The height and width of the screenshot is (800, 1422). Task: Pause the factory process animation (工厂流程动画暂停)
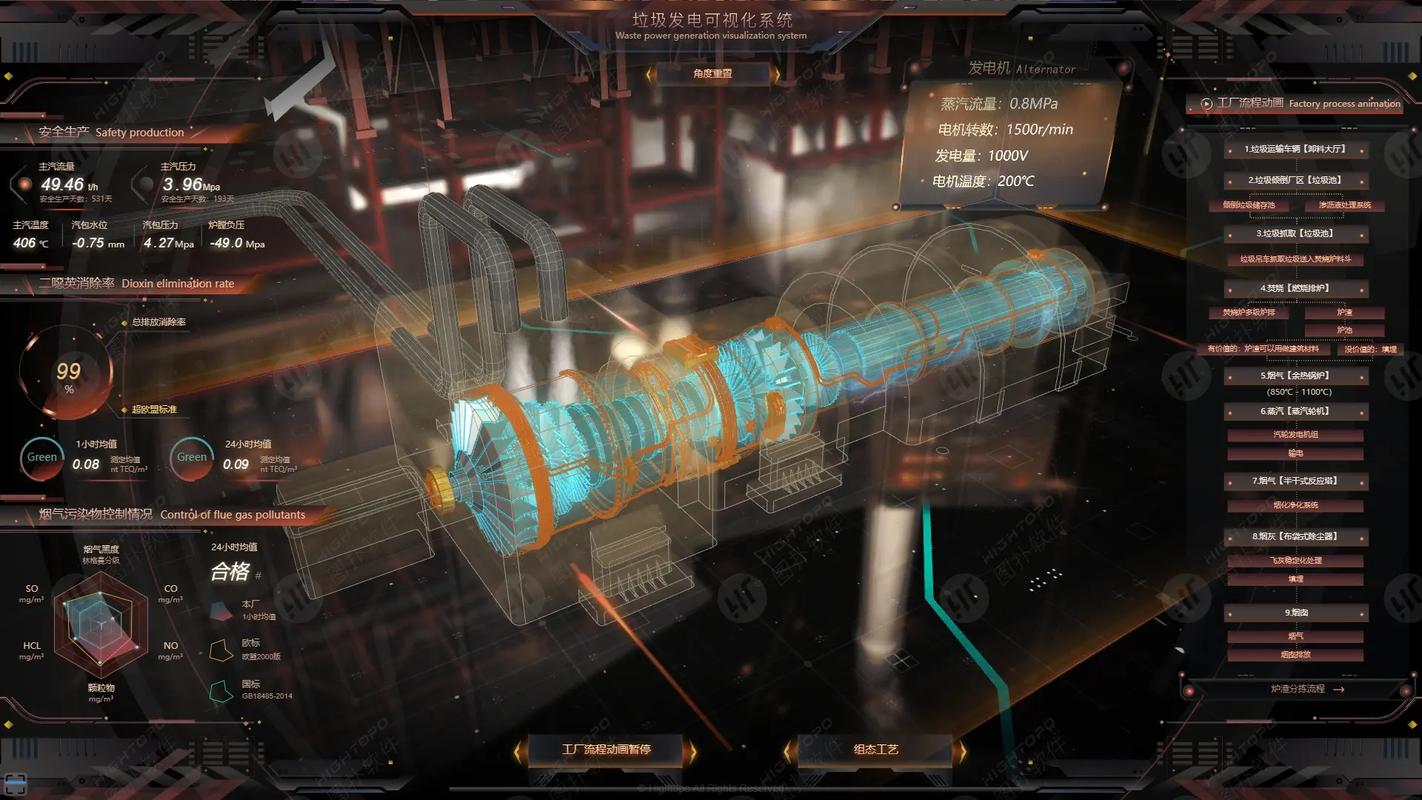point(606,749)
